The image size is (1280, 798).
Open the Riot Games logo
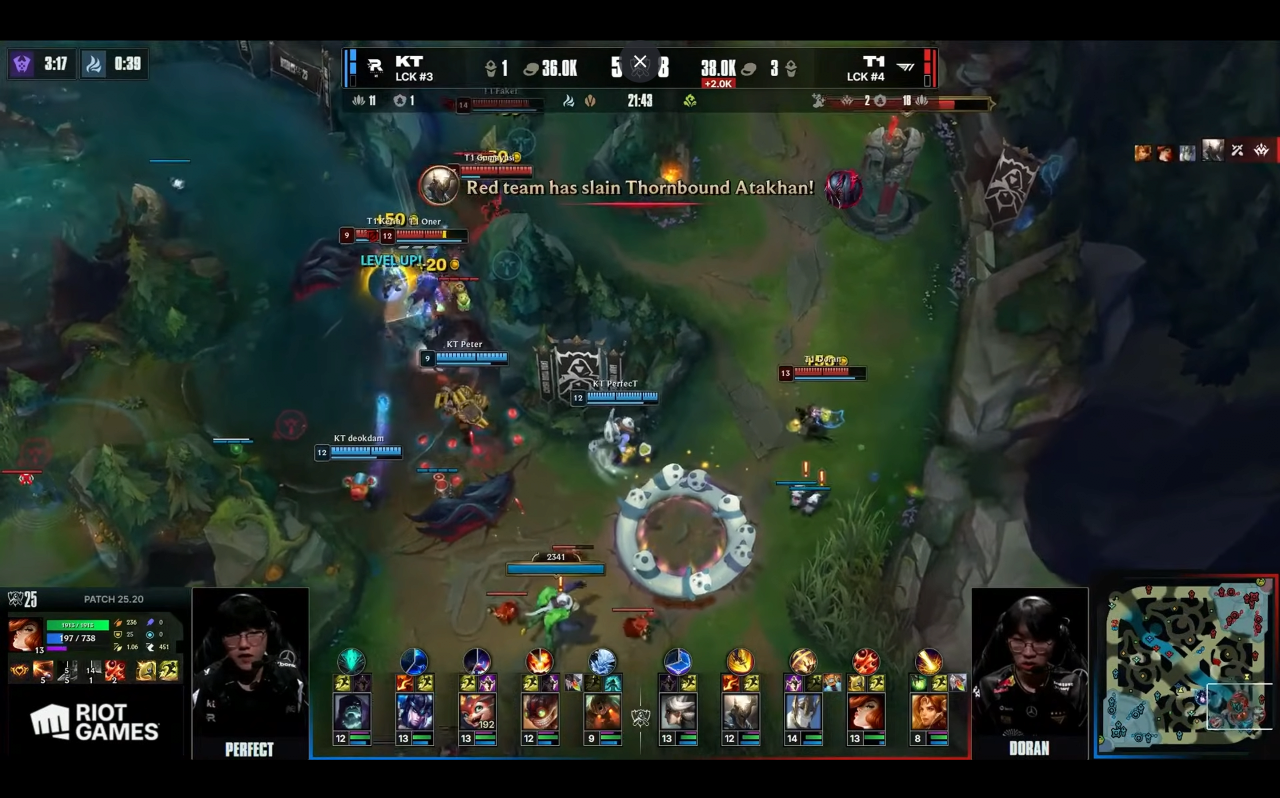pyautogui.click(x=95, y=722)
